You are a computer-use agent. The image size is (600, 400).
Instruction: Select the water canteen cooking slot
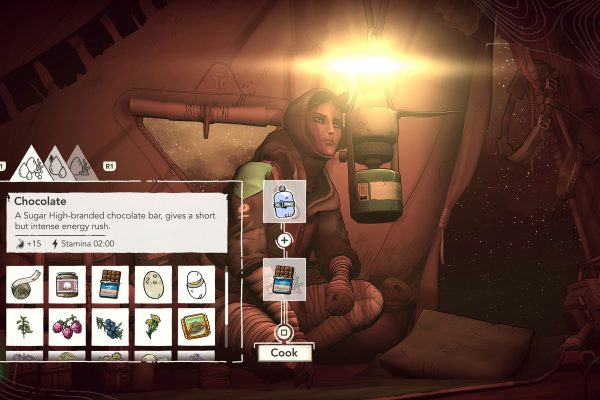click(x=282, y=201)
